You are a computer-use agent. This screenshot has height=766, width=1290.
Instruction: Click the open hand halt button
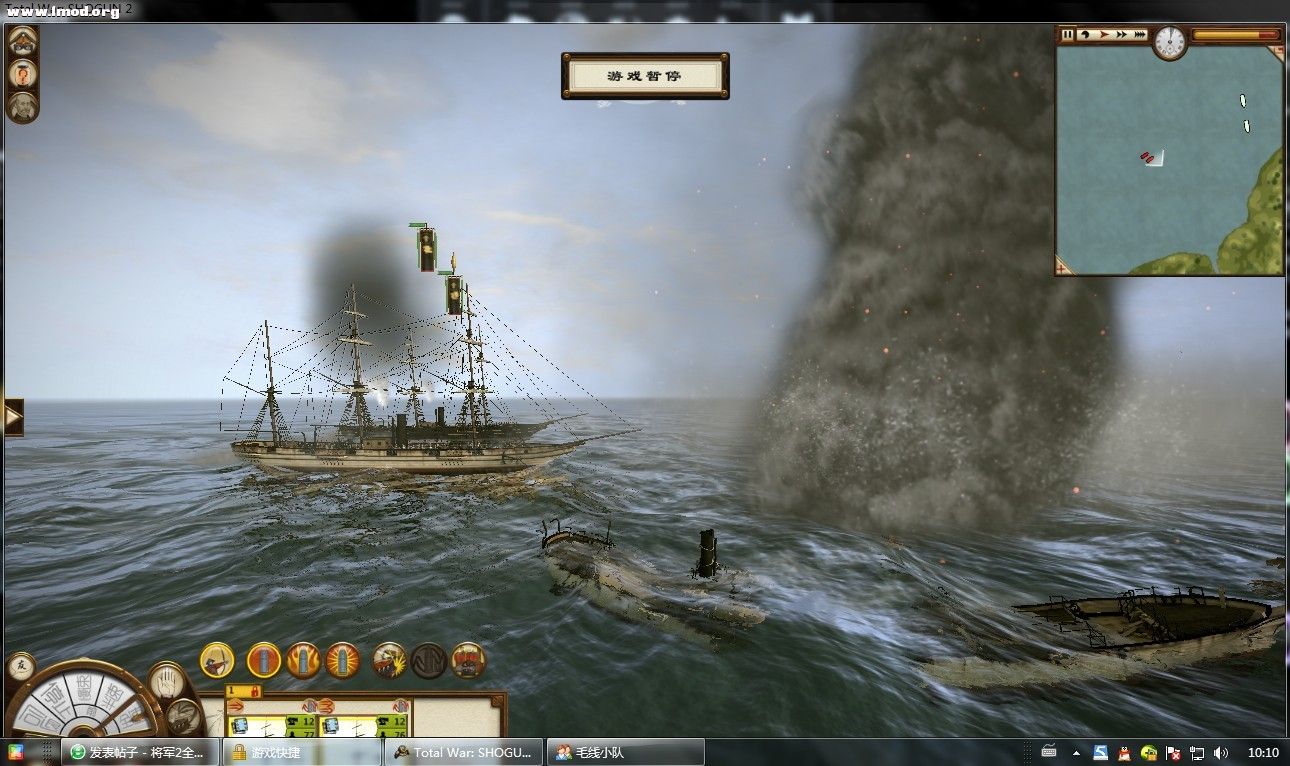pyautogui.click(x=167, y=680)
